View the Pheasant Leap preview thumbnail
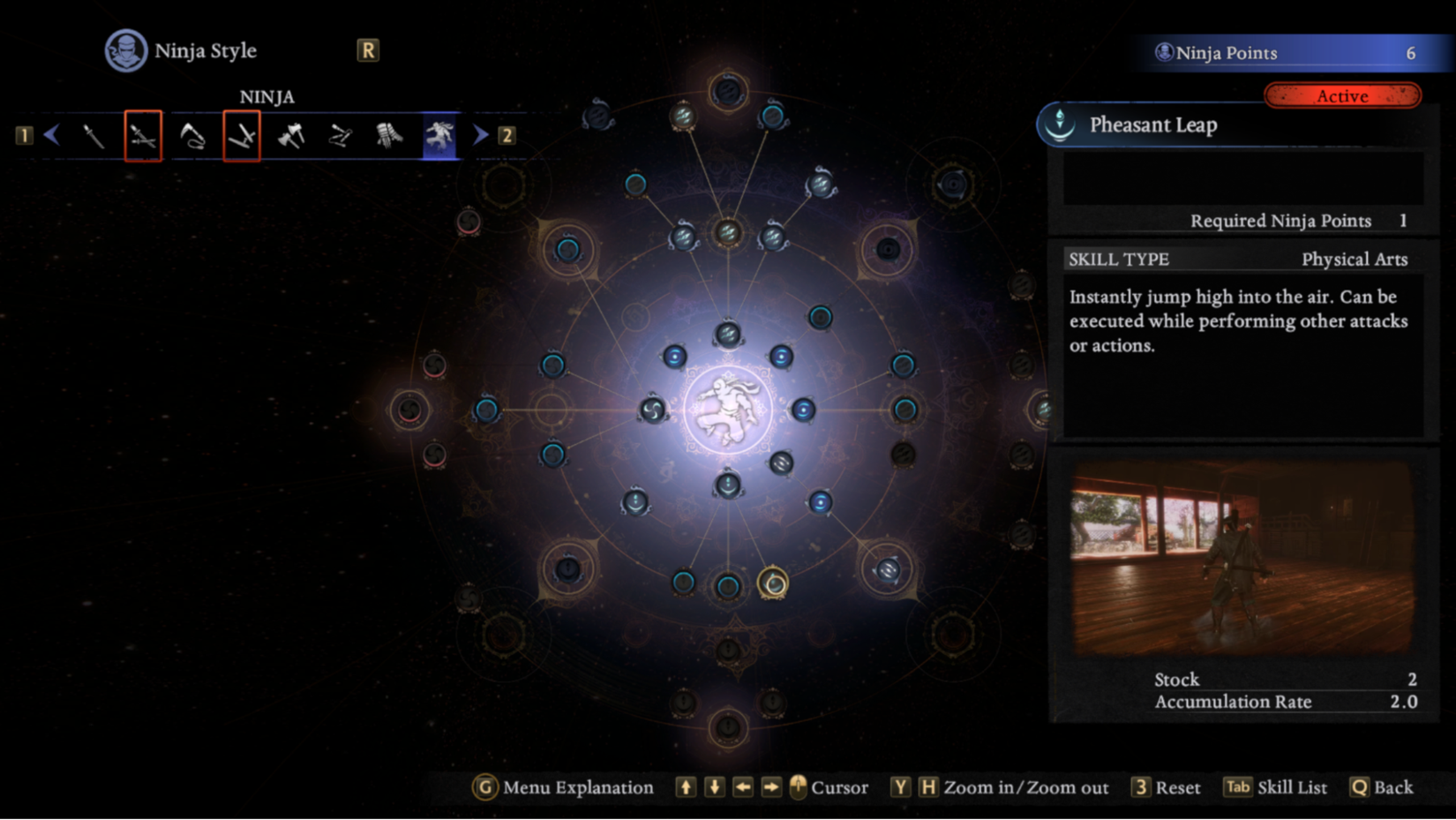 click(1242, 558)
